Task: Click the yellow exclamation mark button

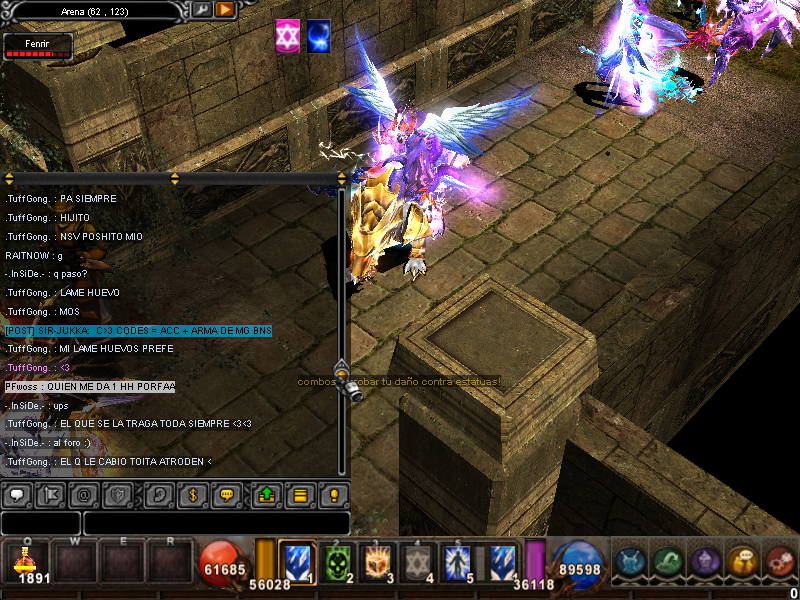Action: 333,494
